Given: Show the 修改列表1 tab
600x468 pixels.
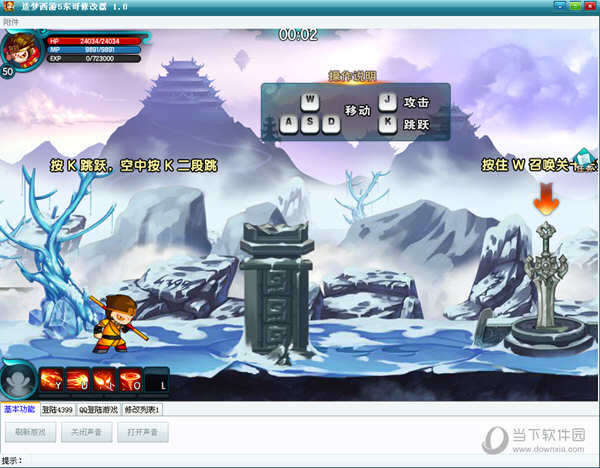Looking at the screenshot, I should tap(142, 409).
